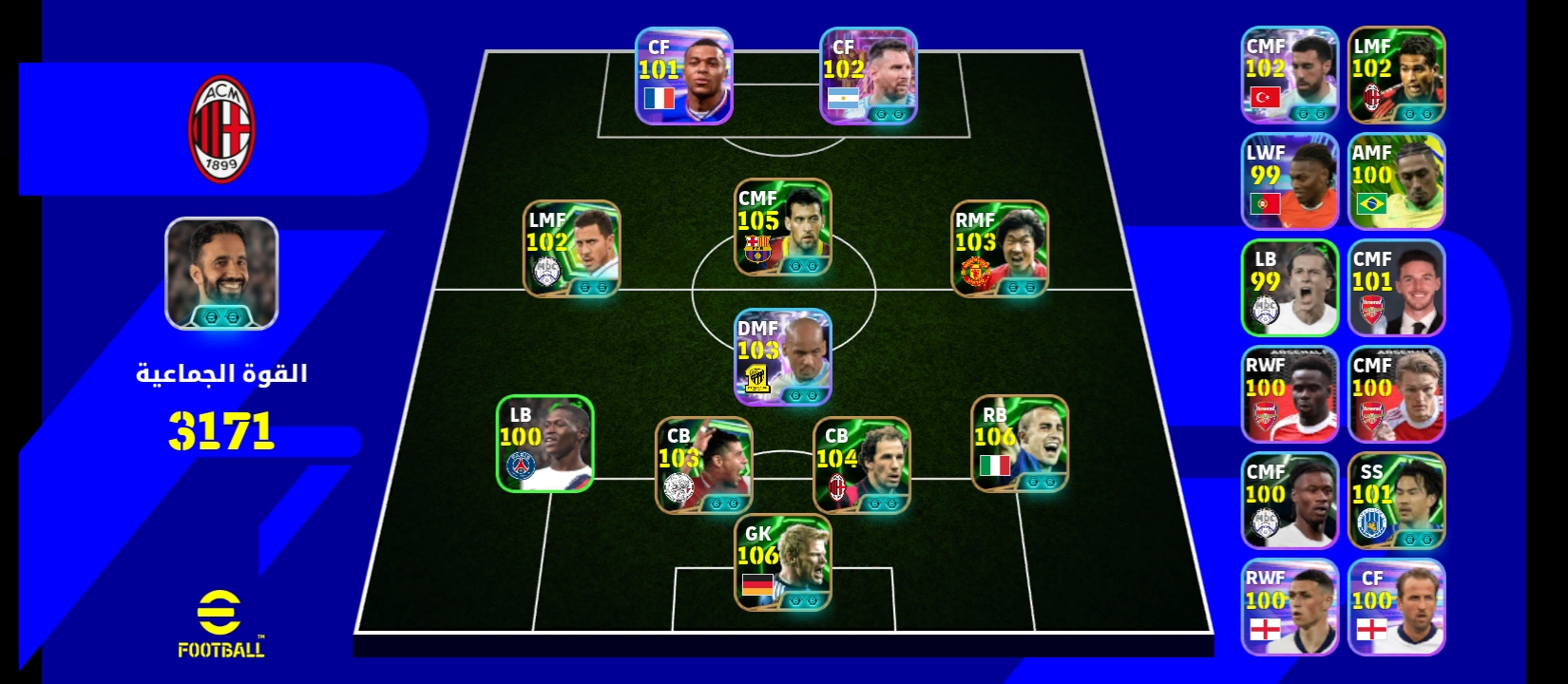Choose substitute CF 100 with England flag

(x=1396, y=607)
